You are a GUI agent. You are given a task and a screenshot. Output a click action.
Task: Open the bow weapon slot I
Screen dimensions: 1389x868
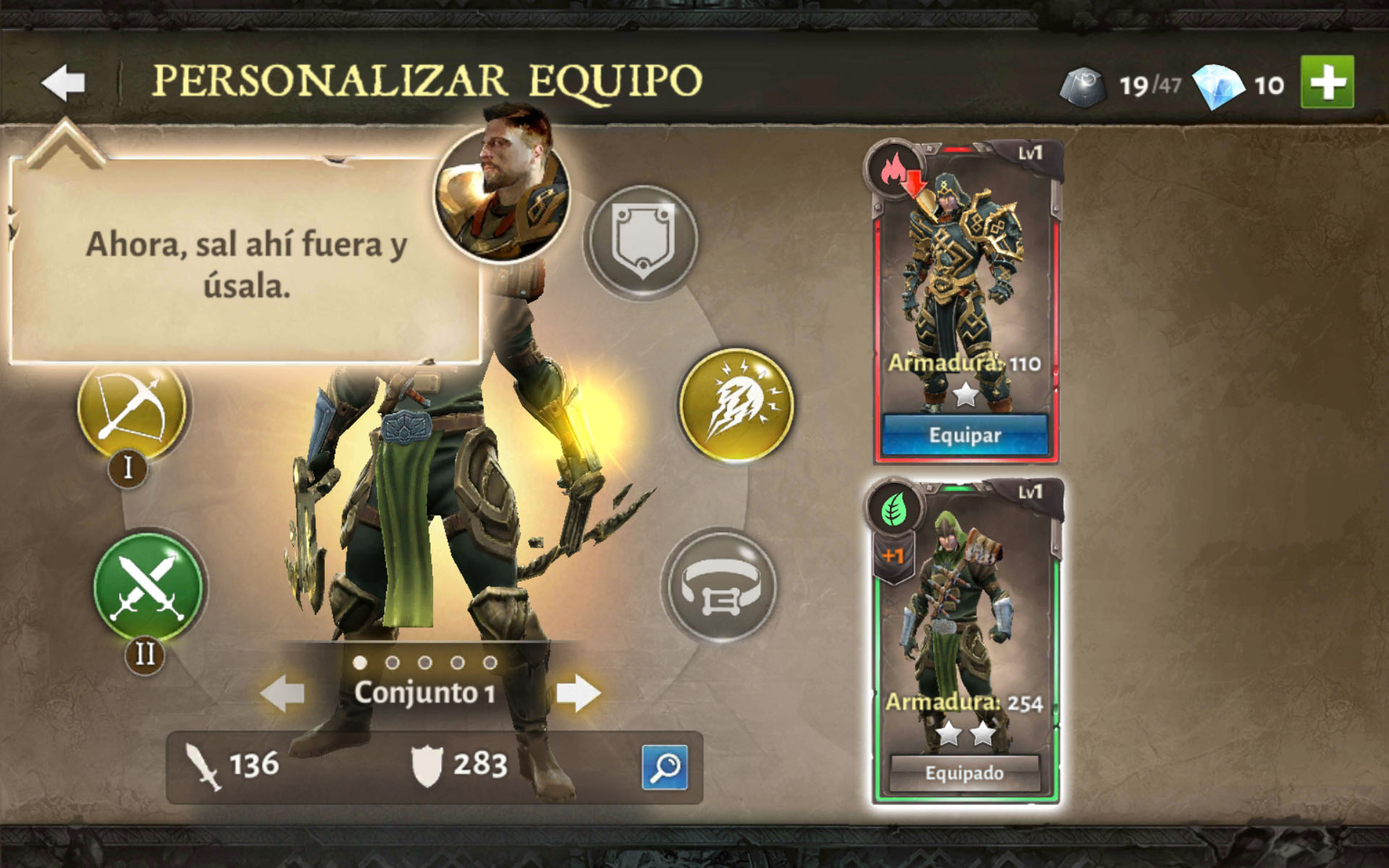click(x=132, y=407)
